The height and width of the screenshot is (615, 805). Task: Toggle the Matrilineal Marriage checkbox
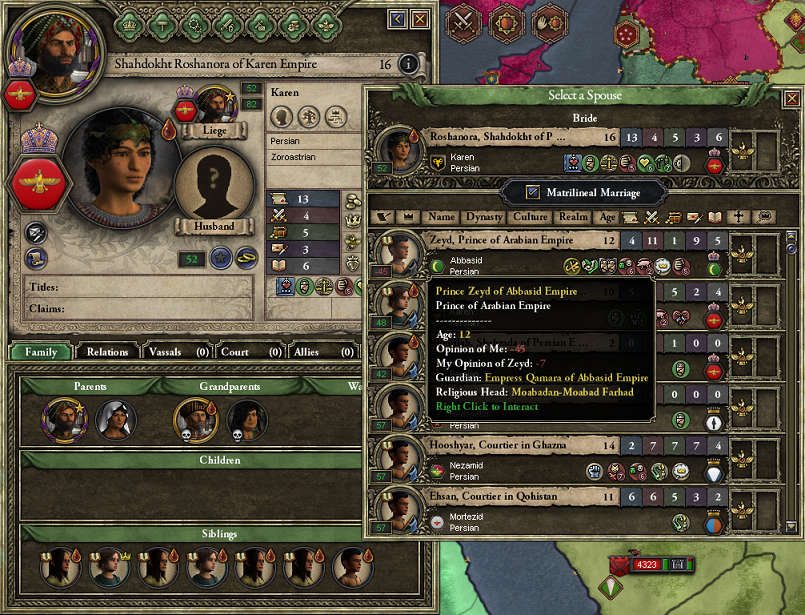coord(533,191)
